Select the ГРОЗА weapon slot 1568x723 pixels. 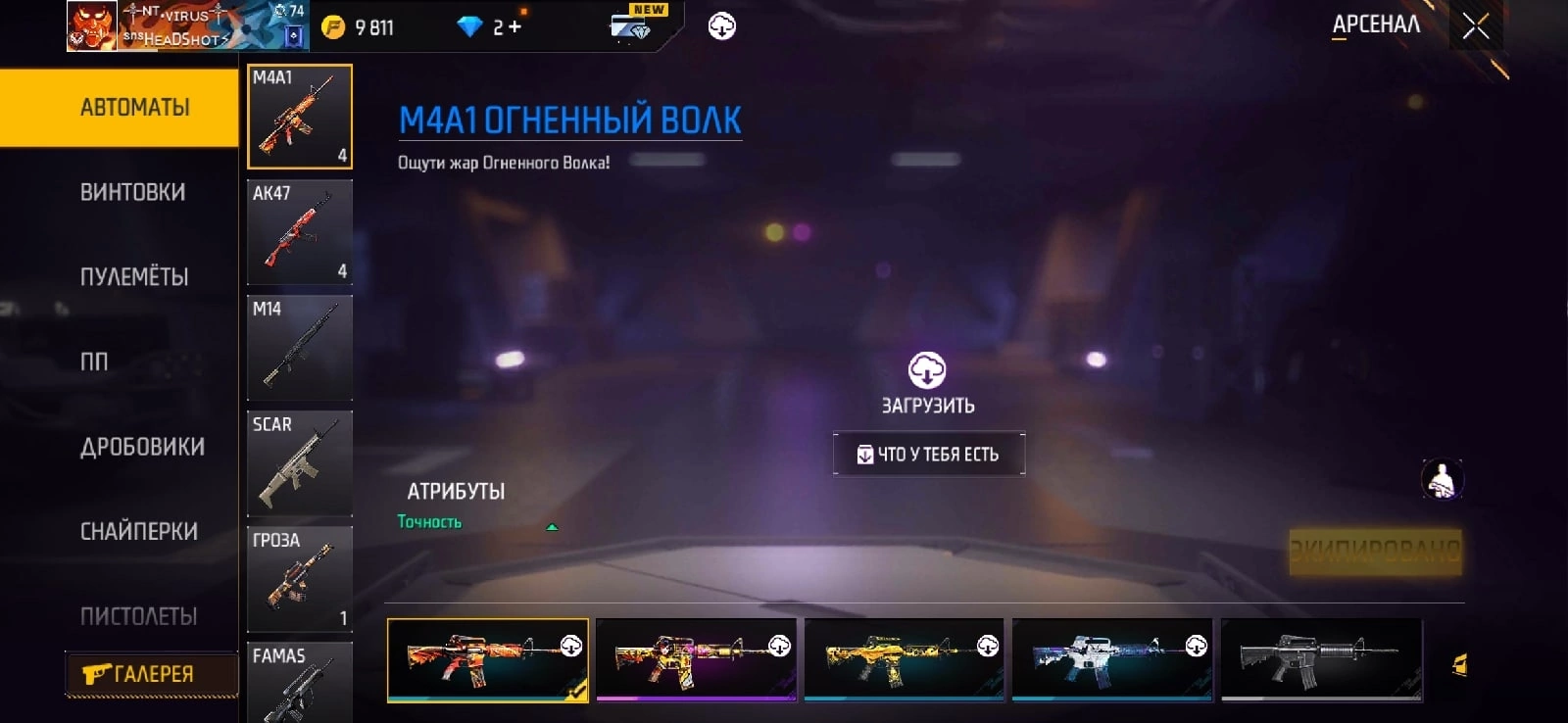coord(300,579)
